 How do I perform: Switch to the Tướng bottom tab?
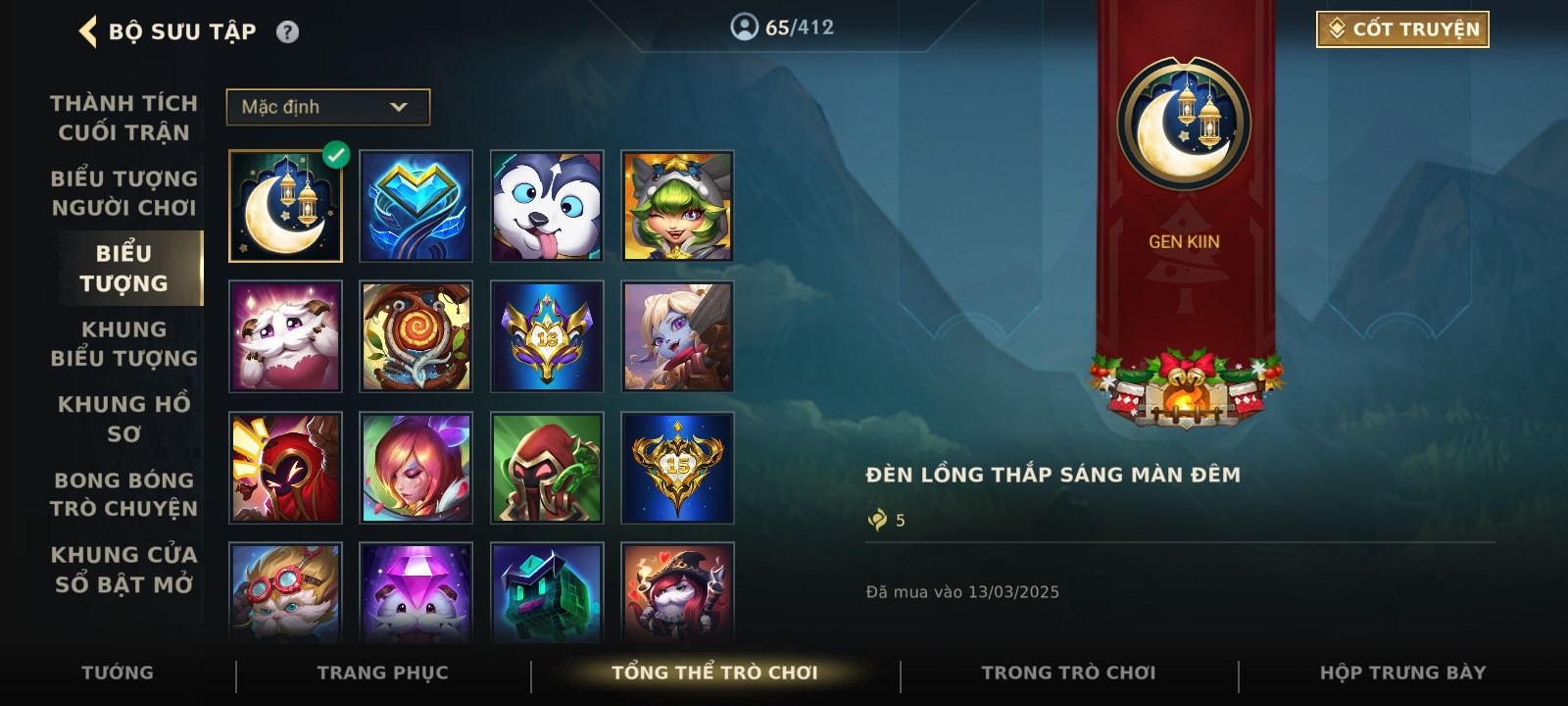(118, 673)
